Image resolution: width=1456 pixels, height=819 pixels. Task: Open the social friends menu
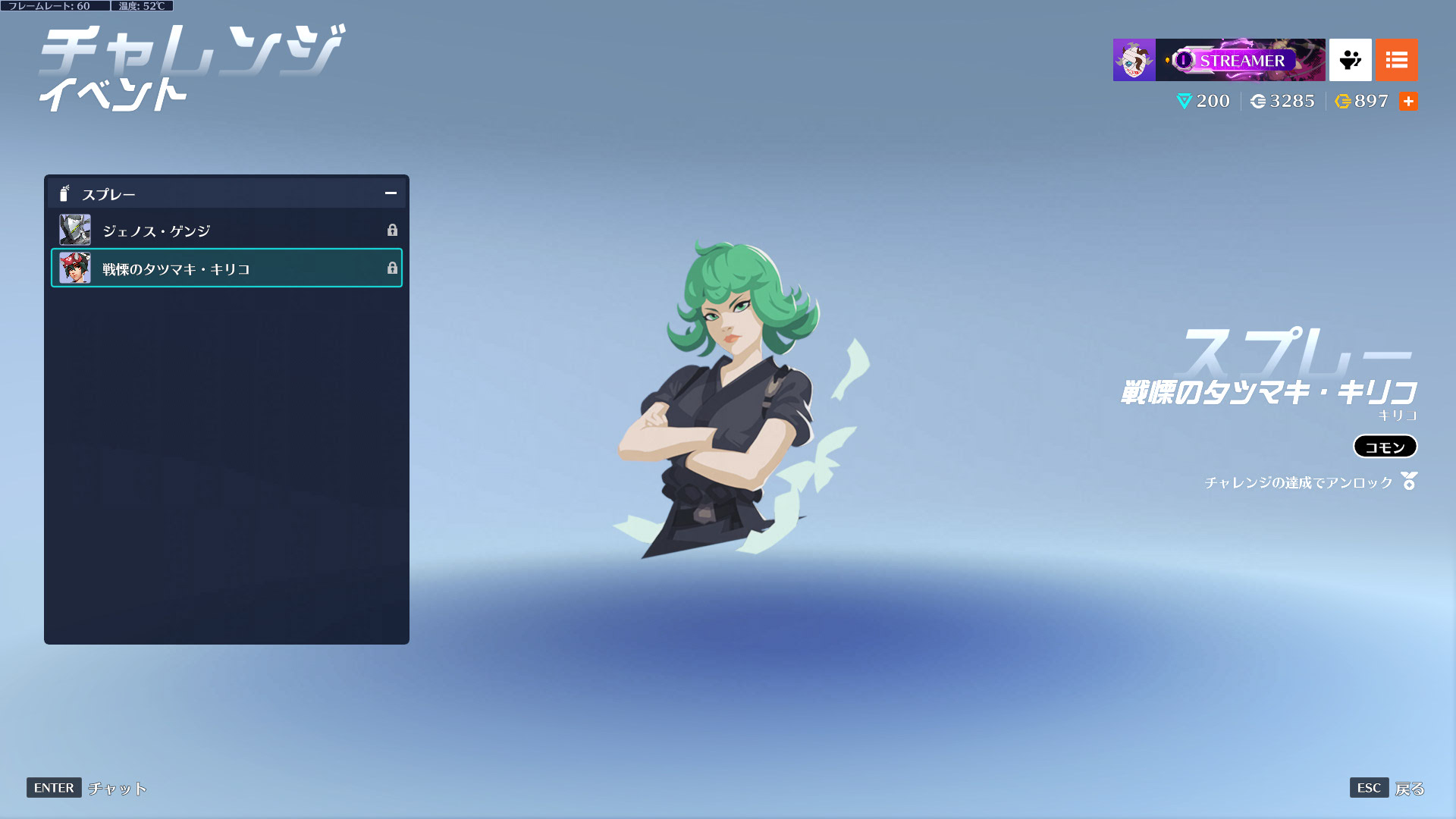[x=1350, y=60]
